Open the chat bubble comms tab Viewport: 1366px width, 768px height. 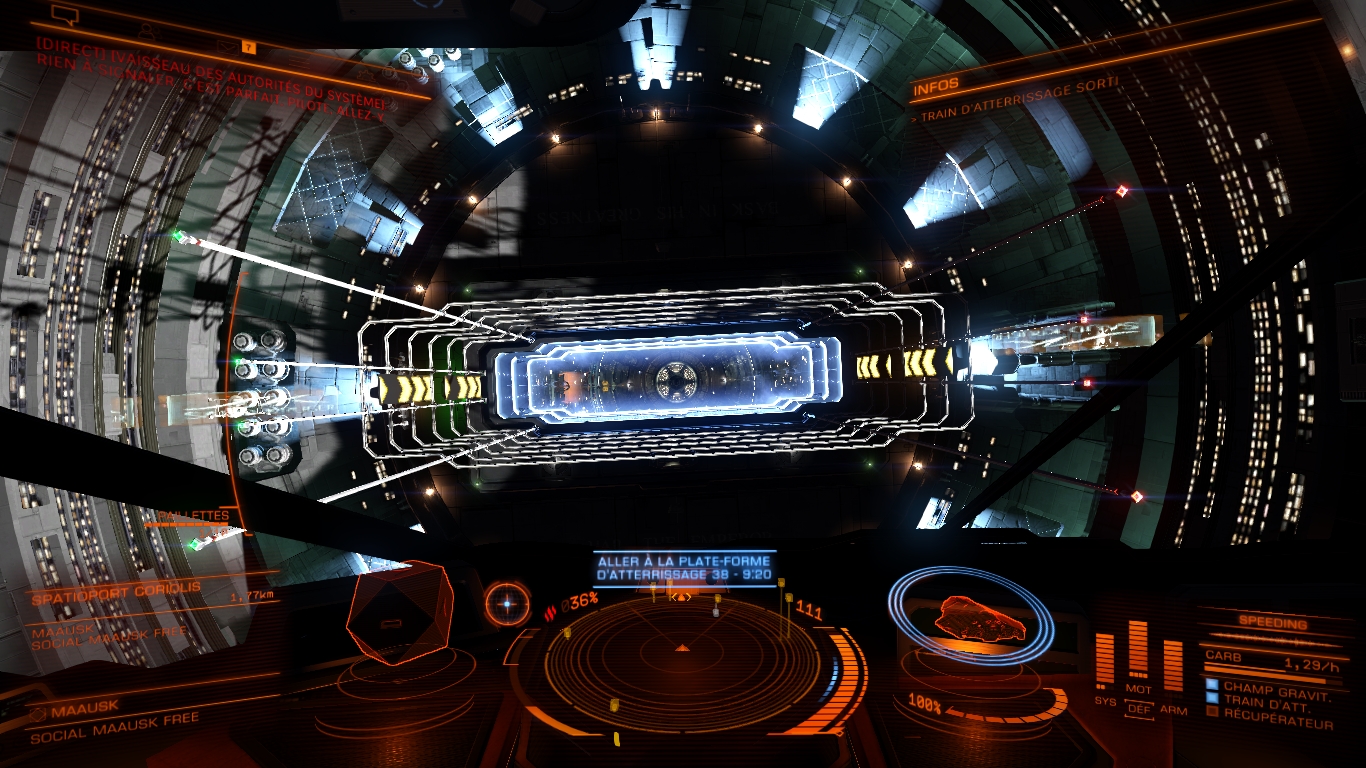coord(64,15)
